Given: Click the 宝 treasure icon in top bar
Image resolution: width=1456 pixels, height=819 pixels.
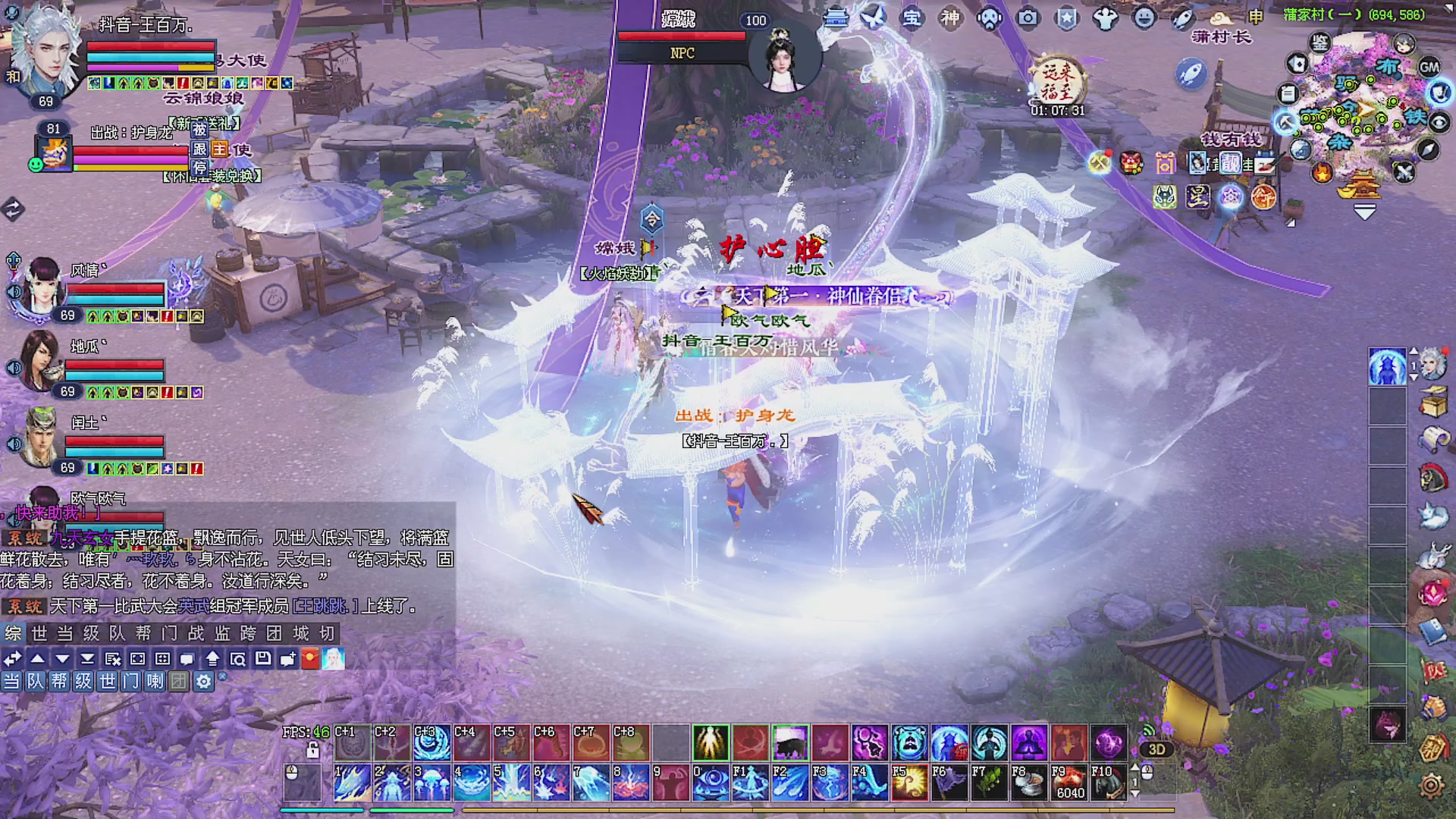Looking at the screenshot, I should point(912,17).
